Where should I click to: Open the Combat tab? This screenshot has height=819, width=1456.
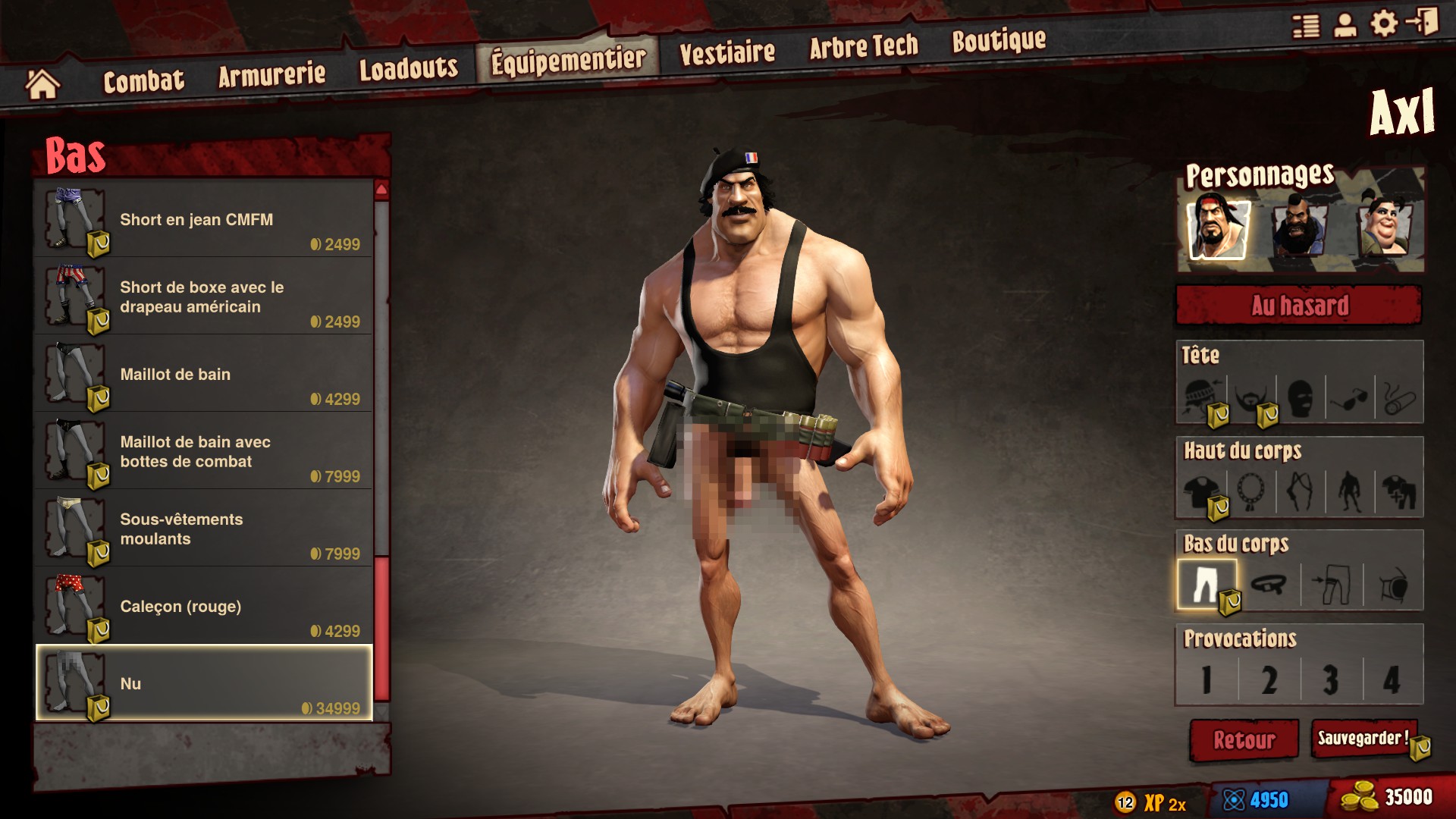[143, 80]
